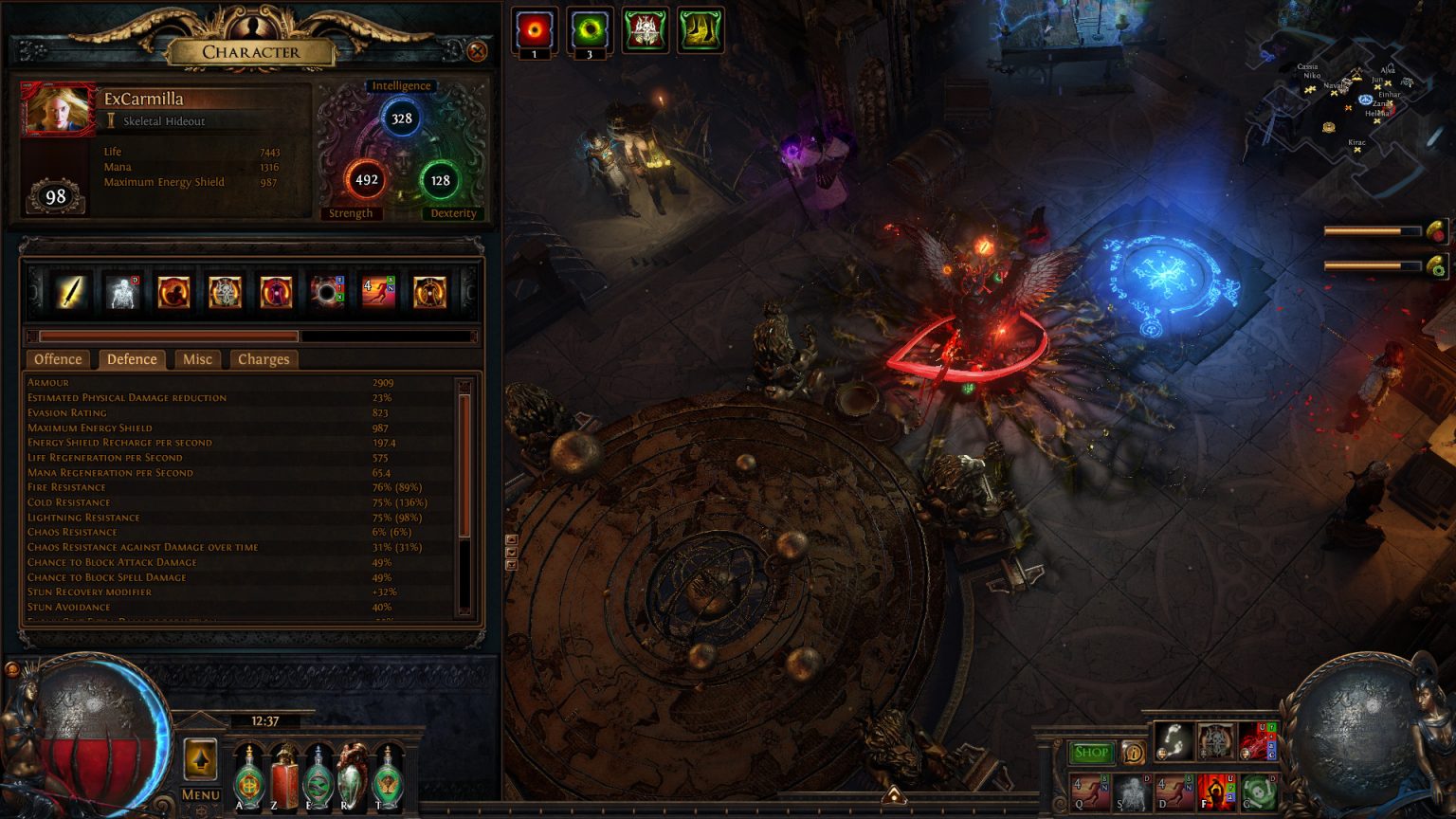The width and height of the screenshot is (1456, 819).
Task: Open the info speech-bubble icon beside Shop
Action: pos(1135,752)
